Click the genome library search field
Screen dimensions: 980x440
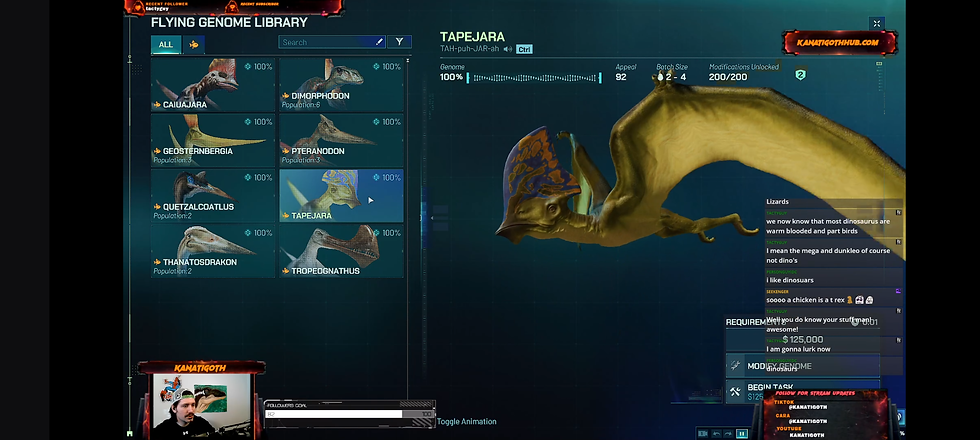point(326,42)
